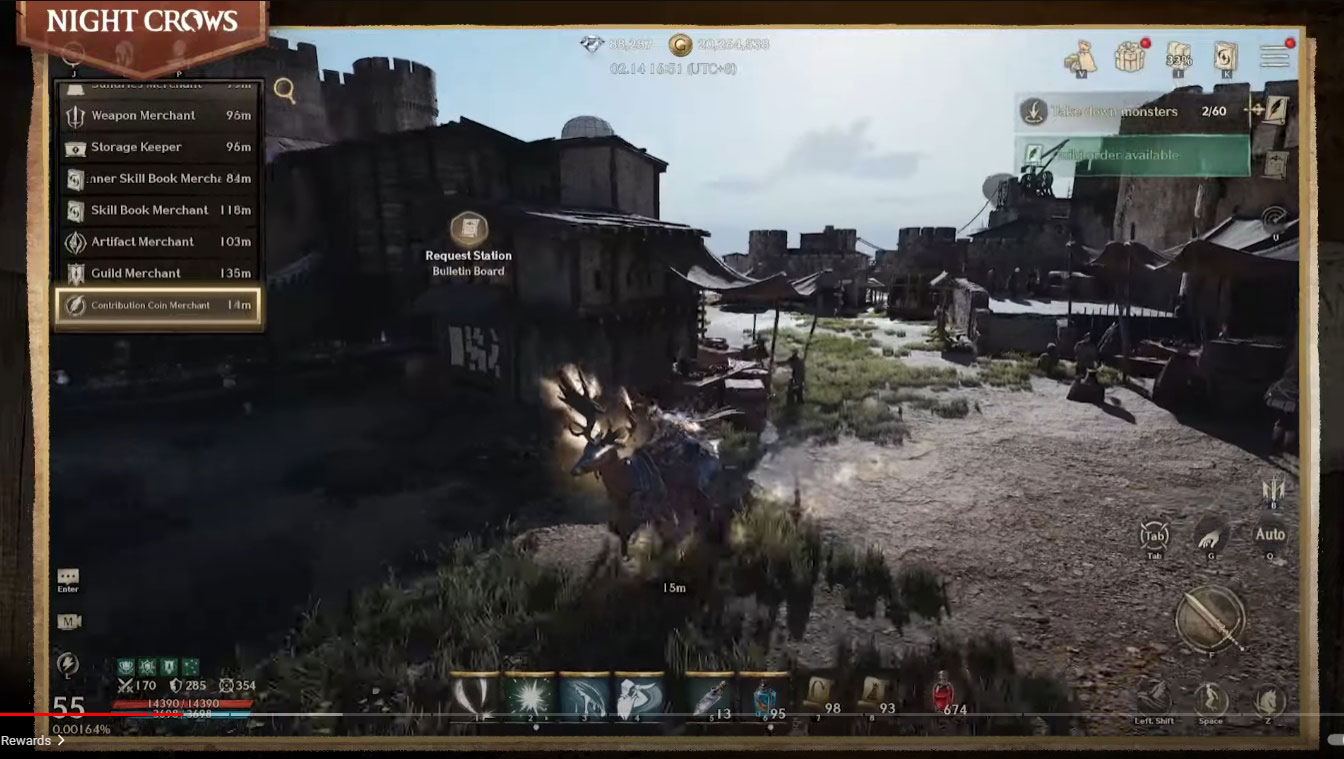Click the guild order available banner
Image resolution: width=1344 pixels, height=759 pixels.
point(1132,156)
